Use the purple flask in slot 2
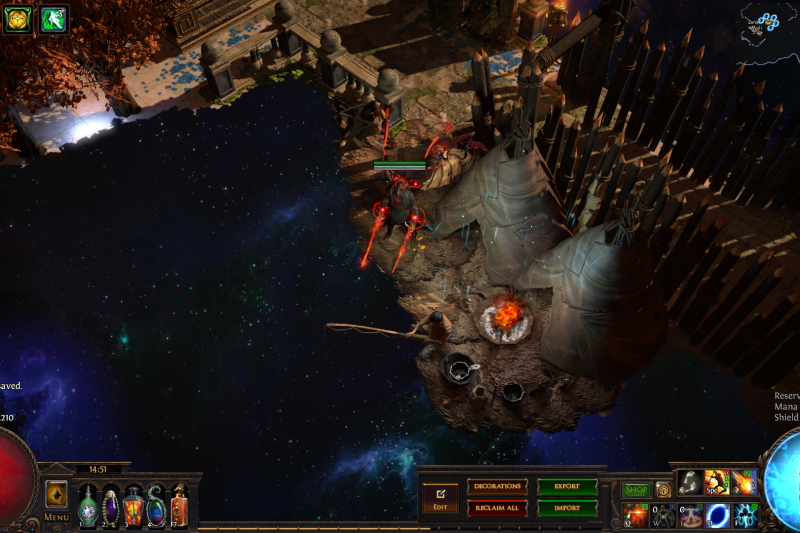Viewport: 800px width, 533px height. click(x=110, y=506)
